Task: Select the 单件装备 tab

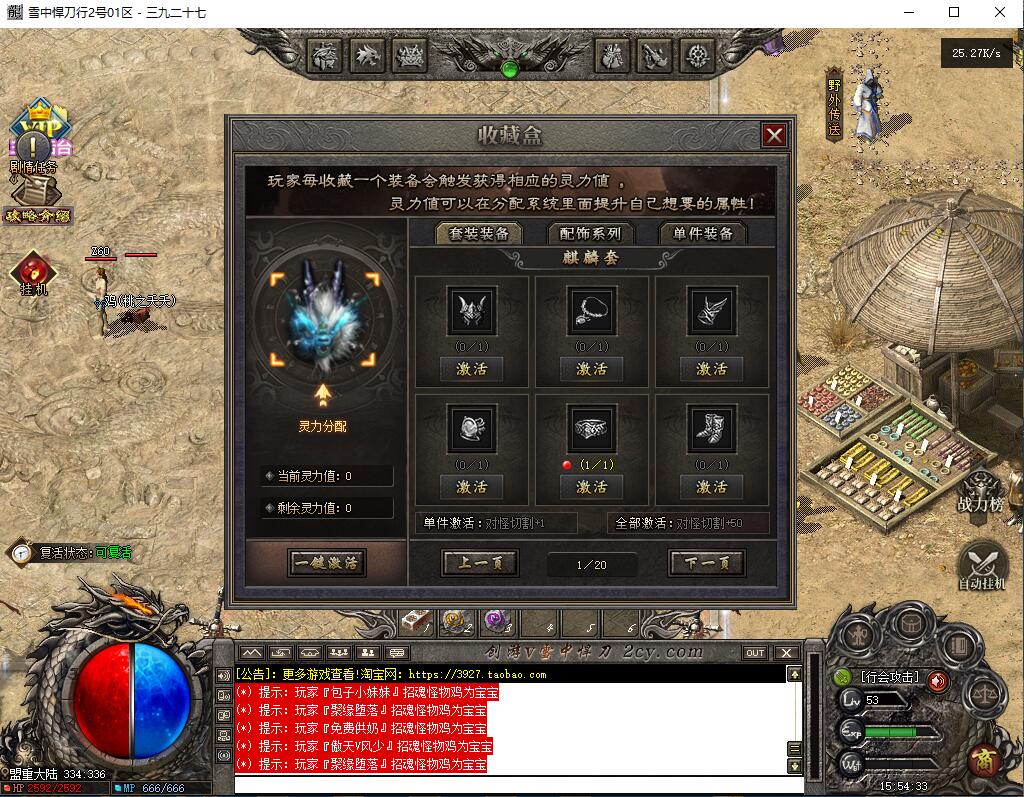Action: [703, 233]
